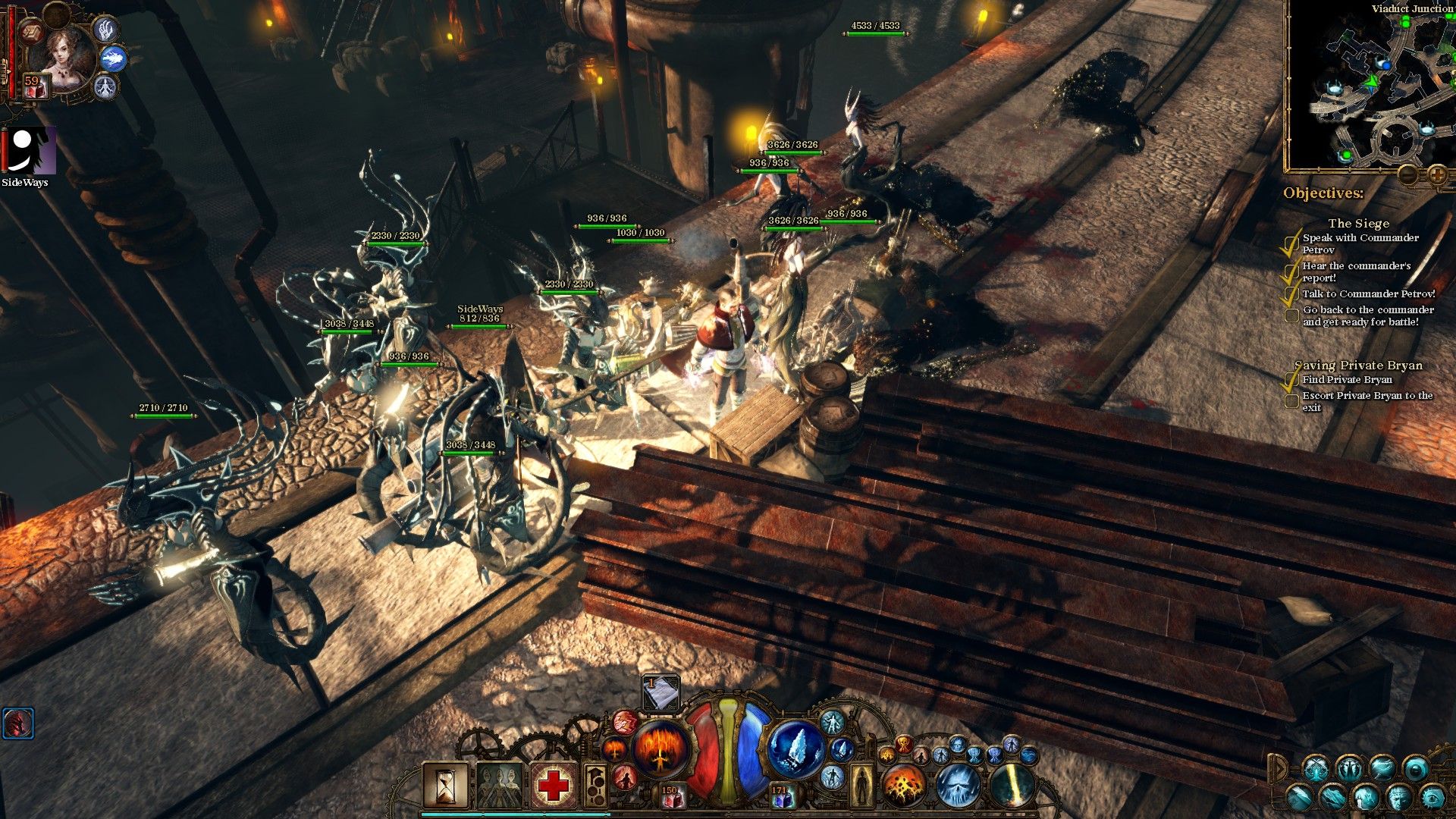Viewport: 1456px width, 819px height.
Task: Activate the meteor explosion ability
Action: [902, 786]
